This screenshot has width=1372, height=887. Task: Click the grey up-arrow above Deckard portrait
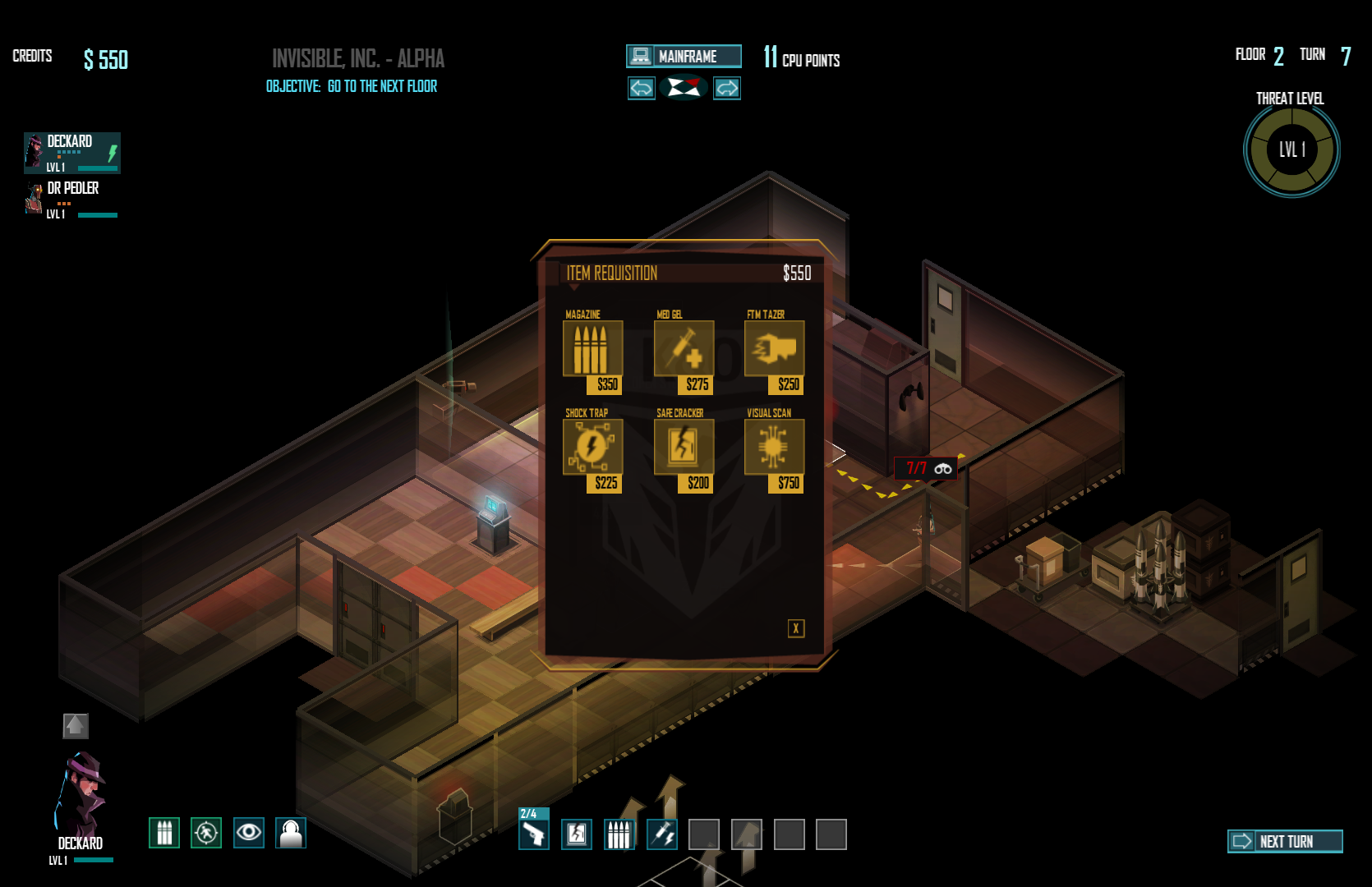[x=76, y=726]
